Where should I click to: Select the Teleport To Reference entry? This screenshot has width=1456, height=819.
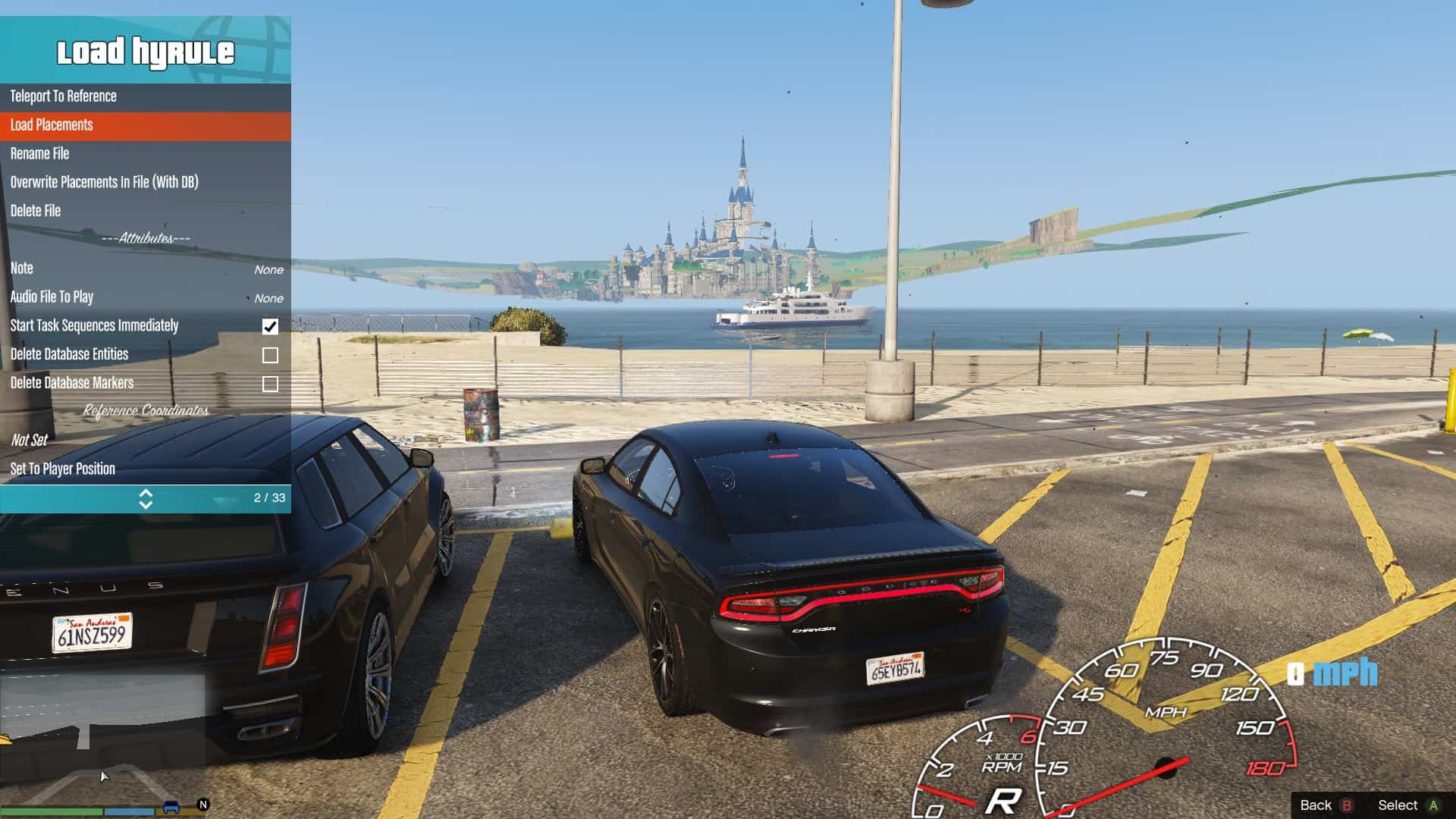pos(63,96)
